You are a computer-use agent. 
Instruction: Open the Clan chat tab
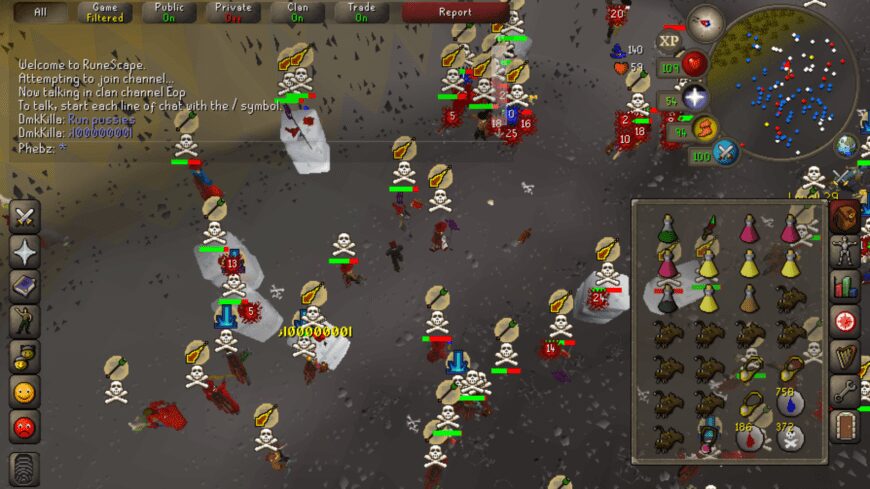[297, 13]
